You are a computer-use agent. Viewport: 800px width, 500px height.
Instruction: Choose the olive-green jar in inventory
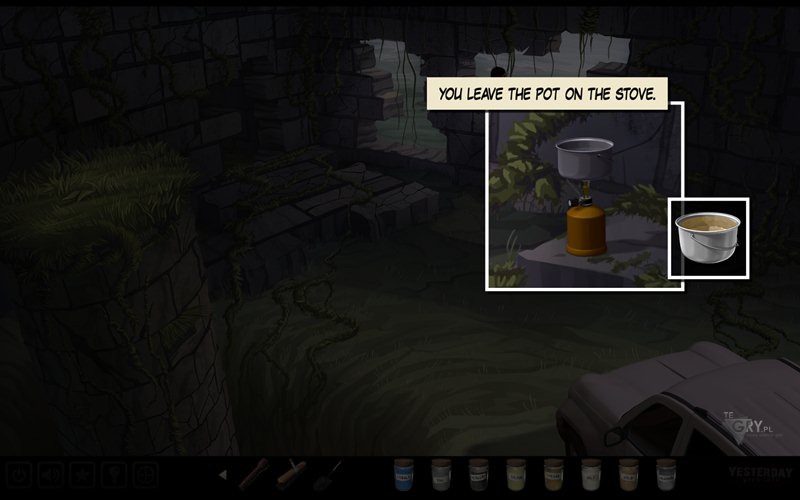click(516, 473)
